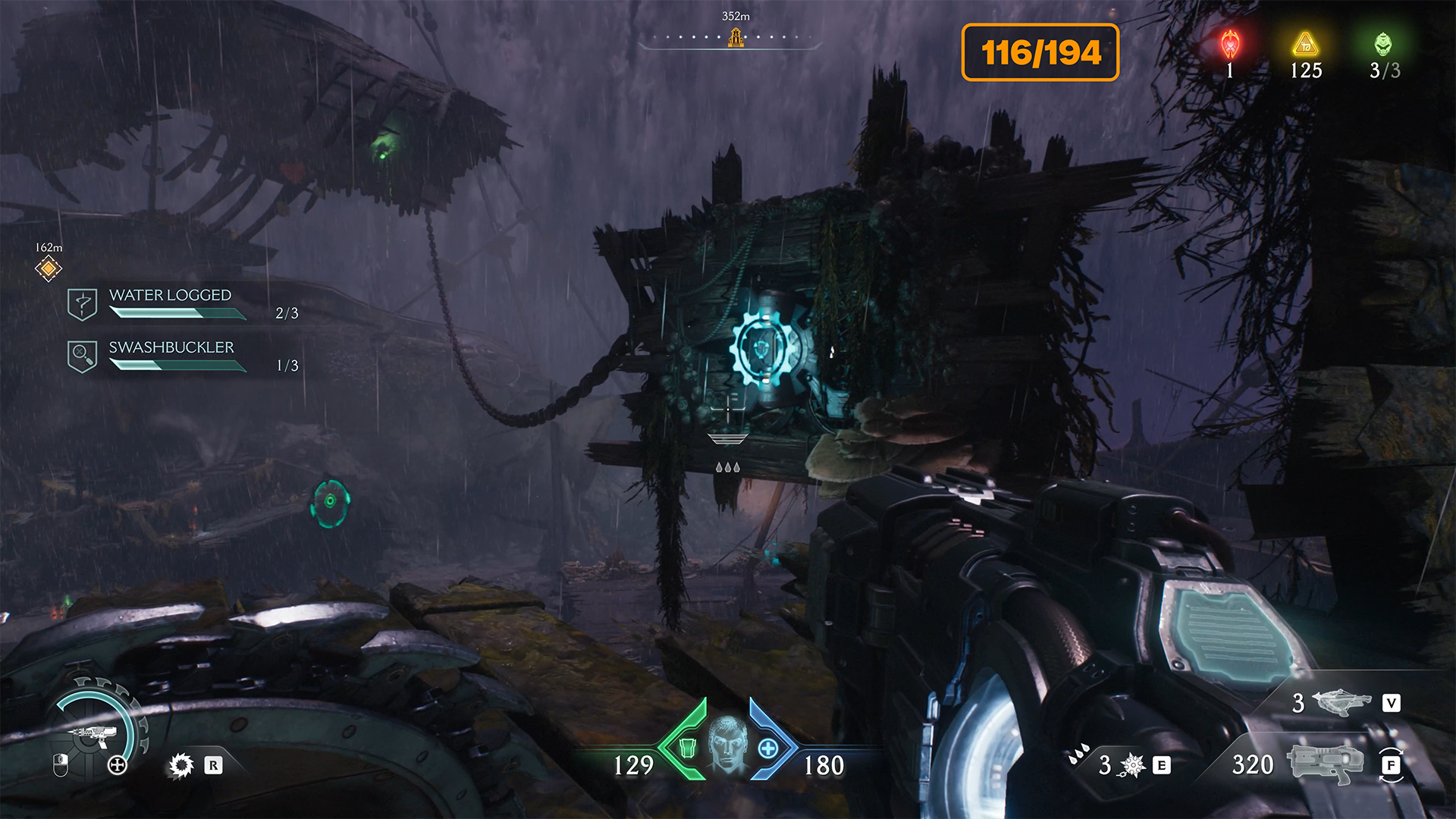Click the blue health cross icon
The height and width of the screenshot is (819, 1456).
pyautogui.click(x=768, y=749)
